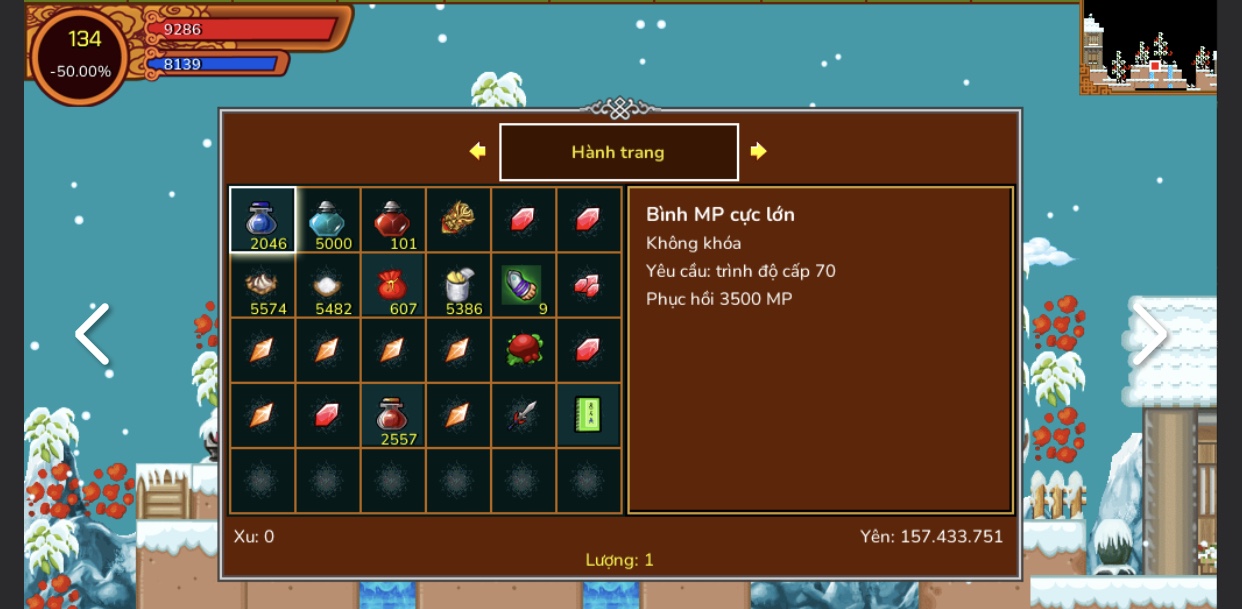Viewport: 1242px width, 609px height.
Task: Select the blue MP potion slot with 2046
Action: (x=262, y=220)
